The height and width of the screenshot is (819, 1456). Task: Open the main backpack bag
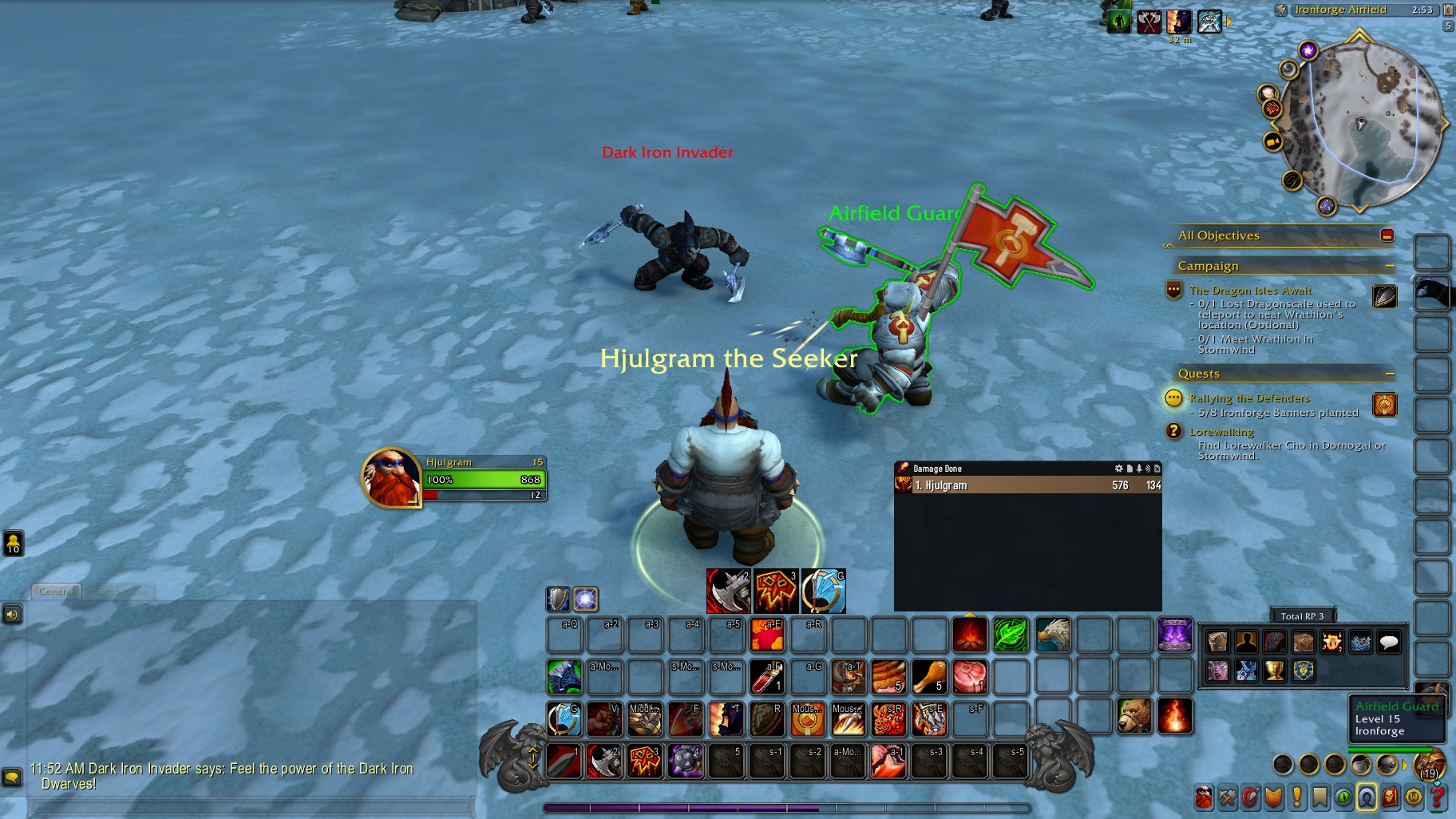(x=1429, y=764)
